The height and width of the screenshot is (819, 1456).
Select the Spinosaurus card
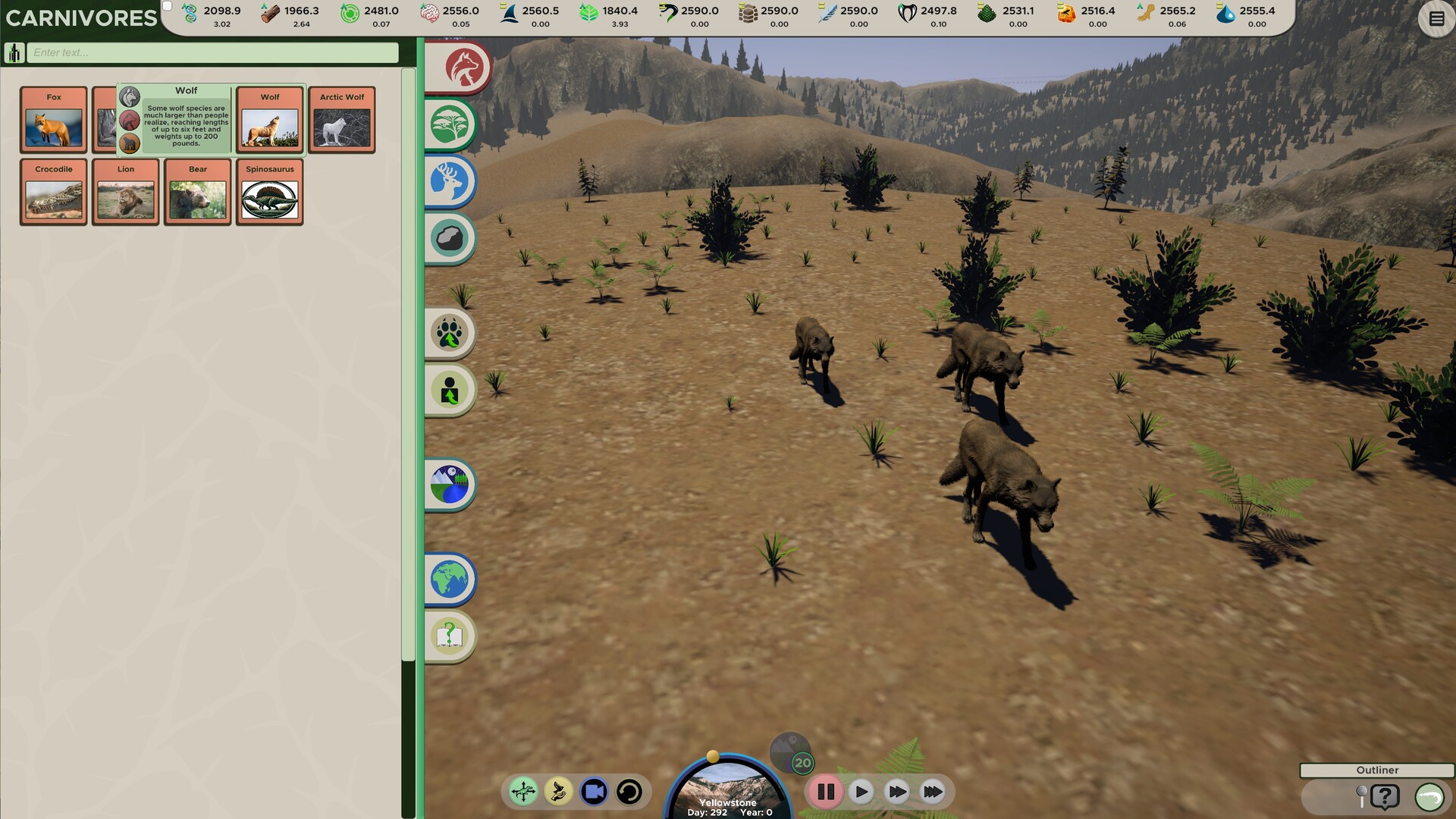(x=269, y=192)
